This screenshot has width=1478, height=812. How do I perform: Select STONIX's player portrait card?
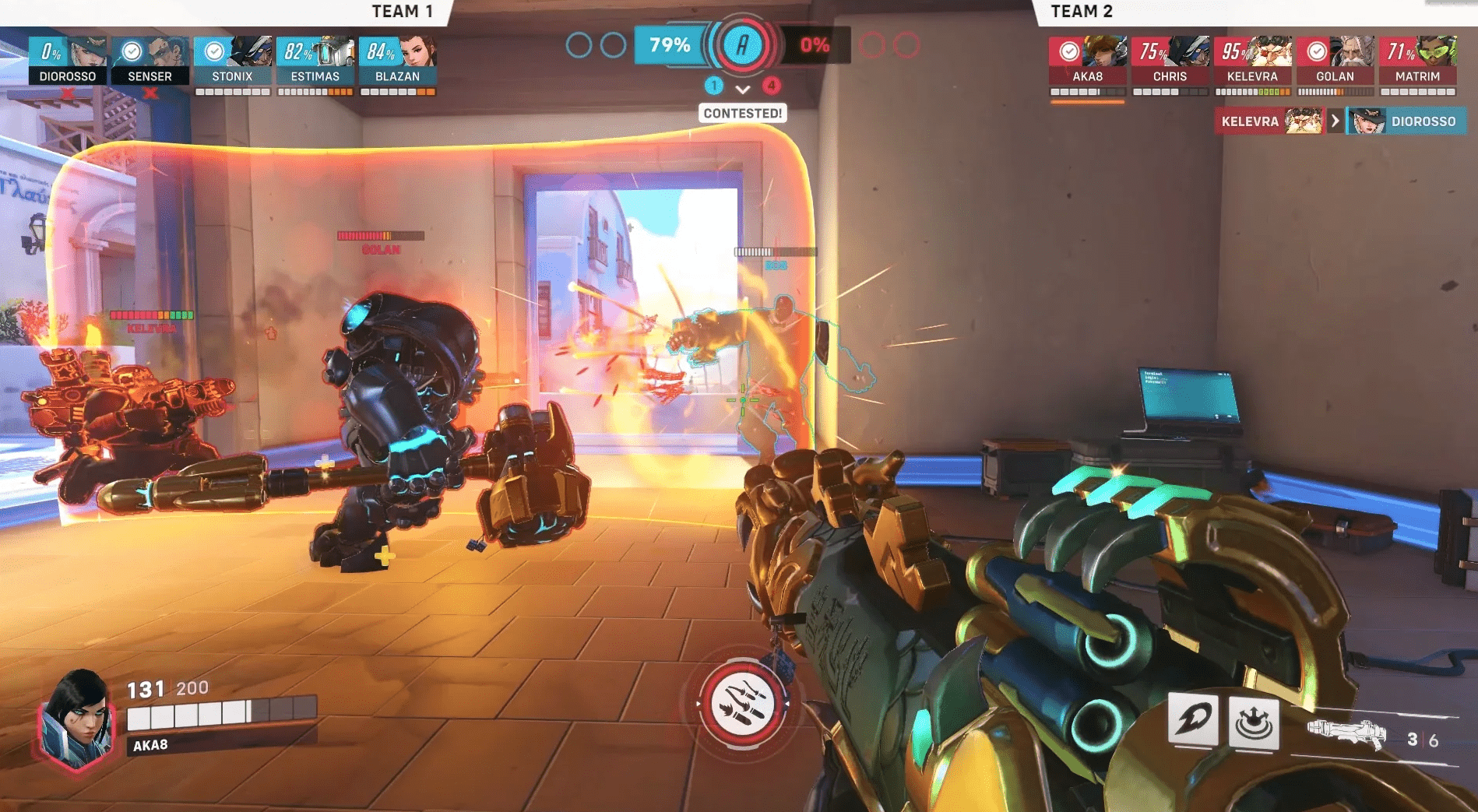click(x=233, y=60)
